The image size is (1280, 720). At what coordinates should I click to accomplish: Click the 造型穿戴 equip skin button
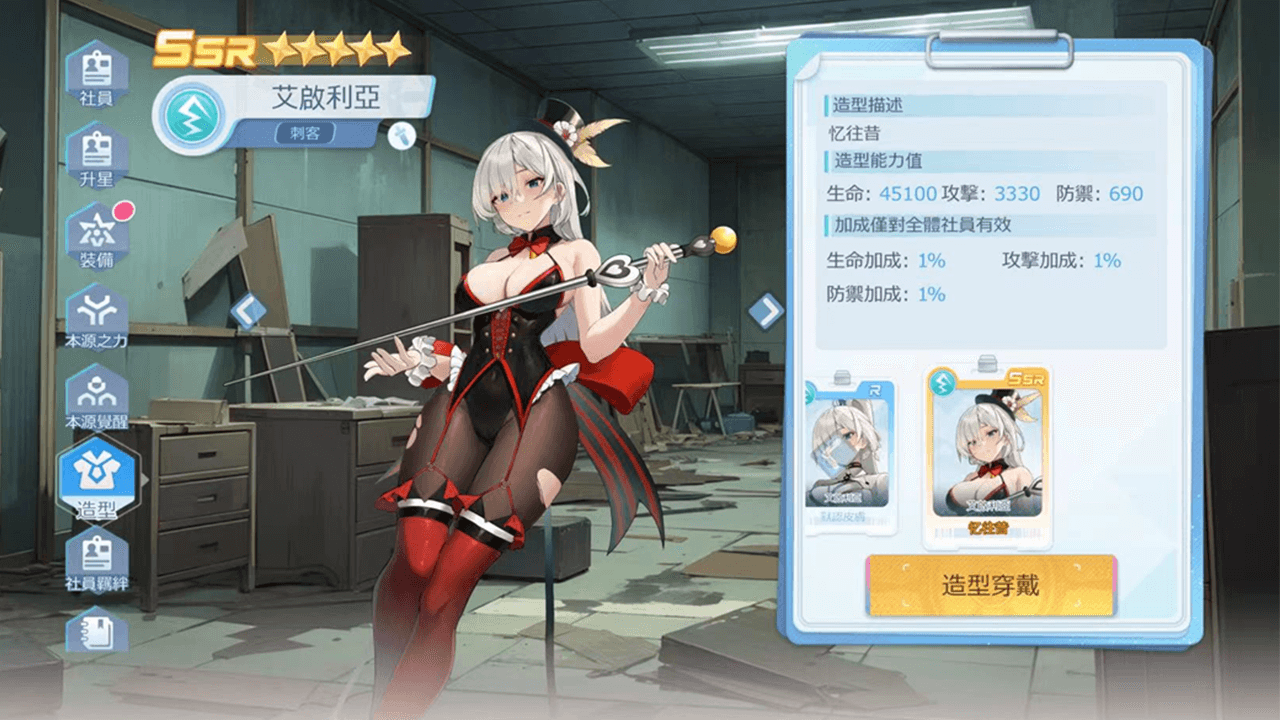pos(990,585)
